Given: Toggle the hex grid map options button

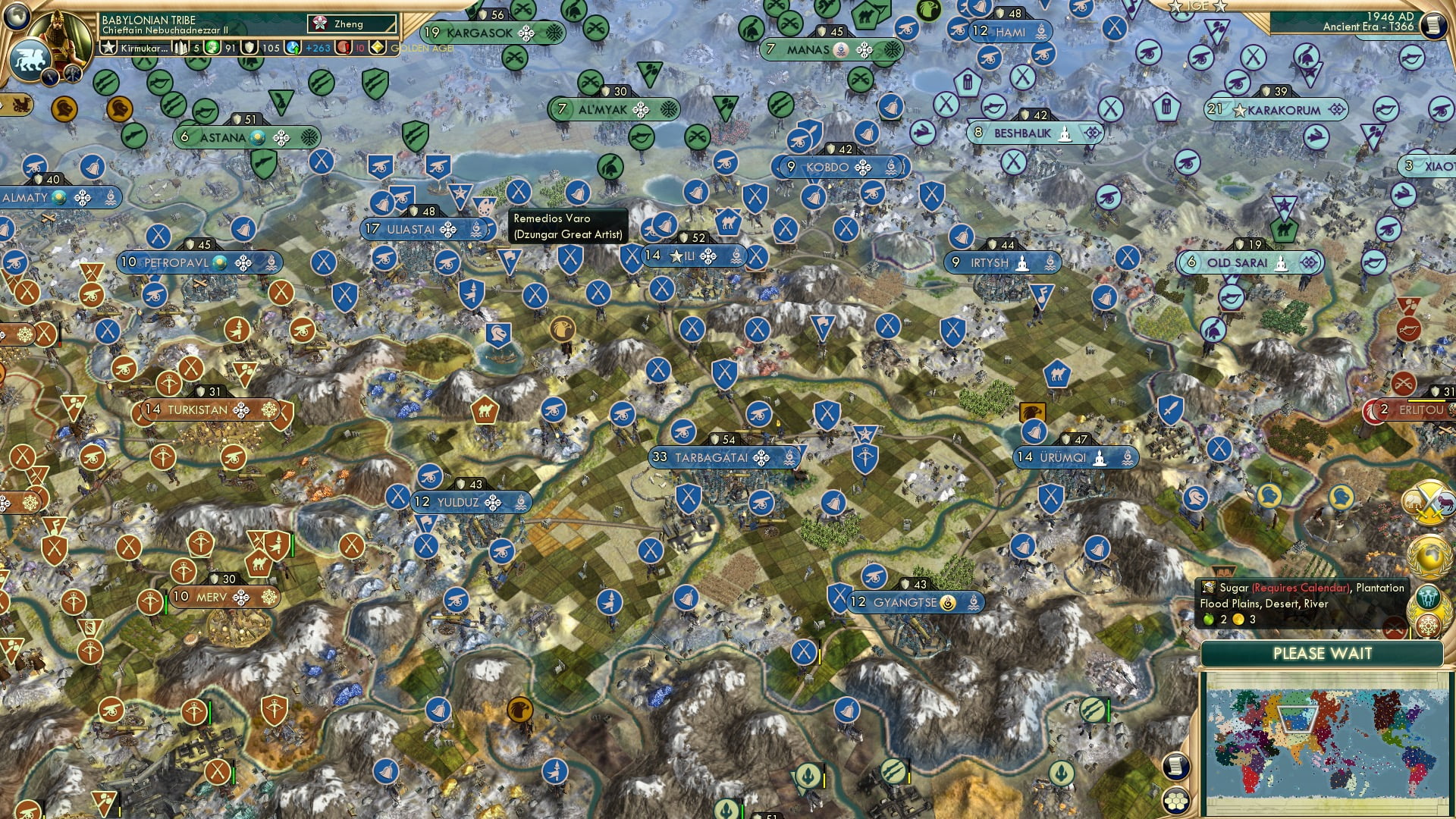Looking at the screenshot, I should (1175, 800).
